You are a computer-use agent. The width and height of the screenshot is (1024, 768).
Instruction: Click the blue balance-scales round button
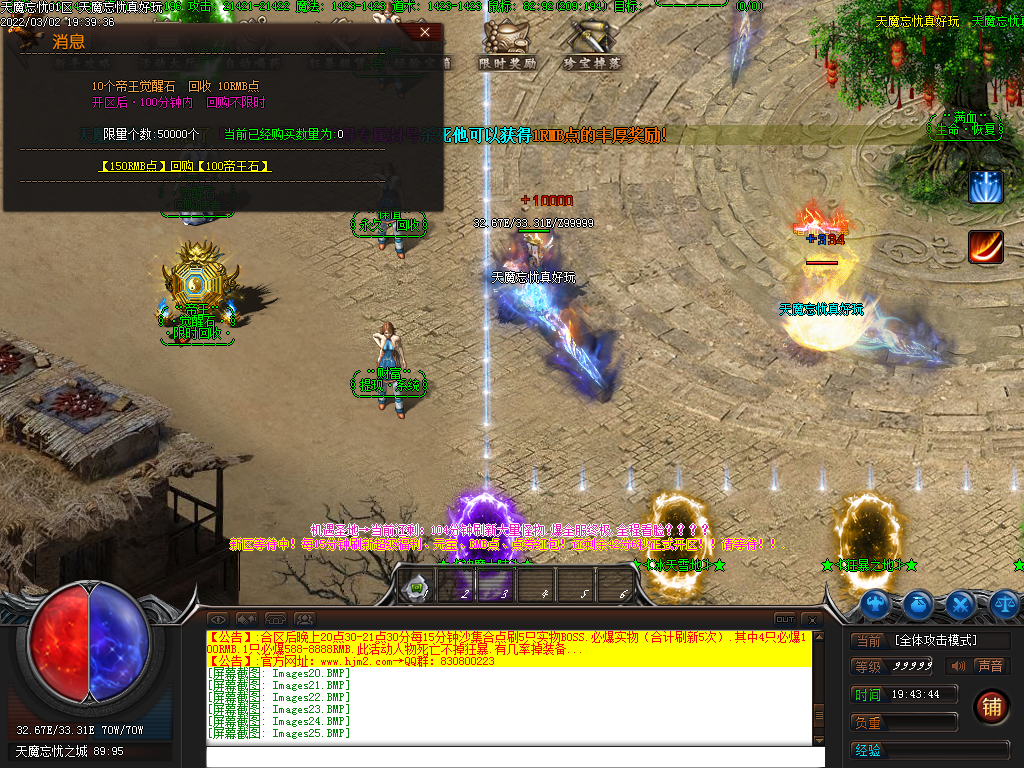[x=1004, y=603]
